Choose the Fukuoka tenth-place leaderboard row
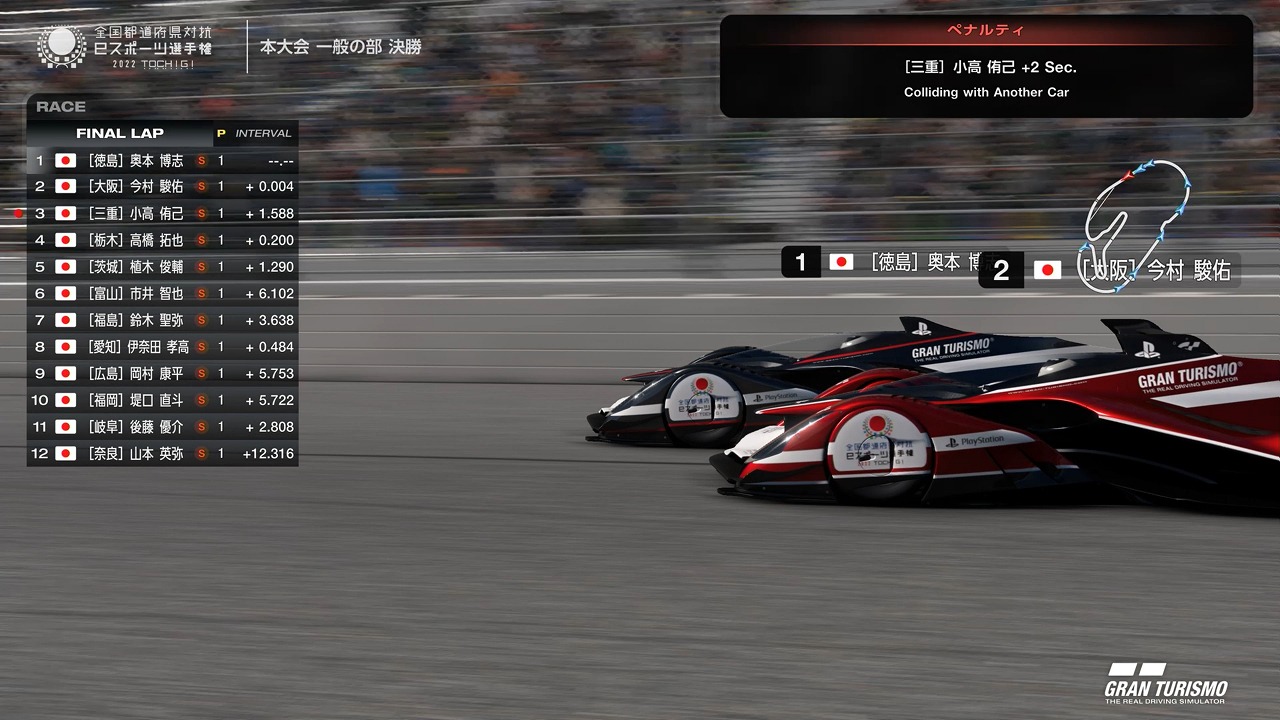This screenshot has width=1280, height=720. tap(162, 400)
